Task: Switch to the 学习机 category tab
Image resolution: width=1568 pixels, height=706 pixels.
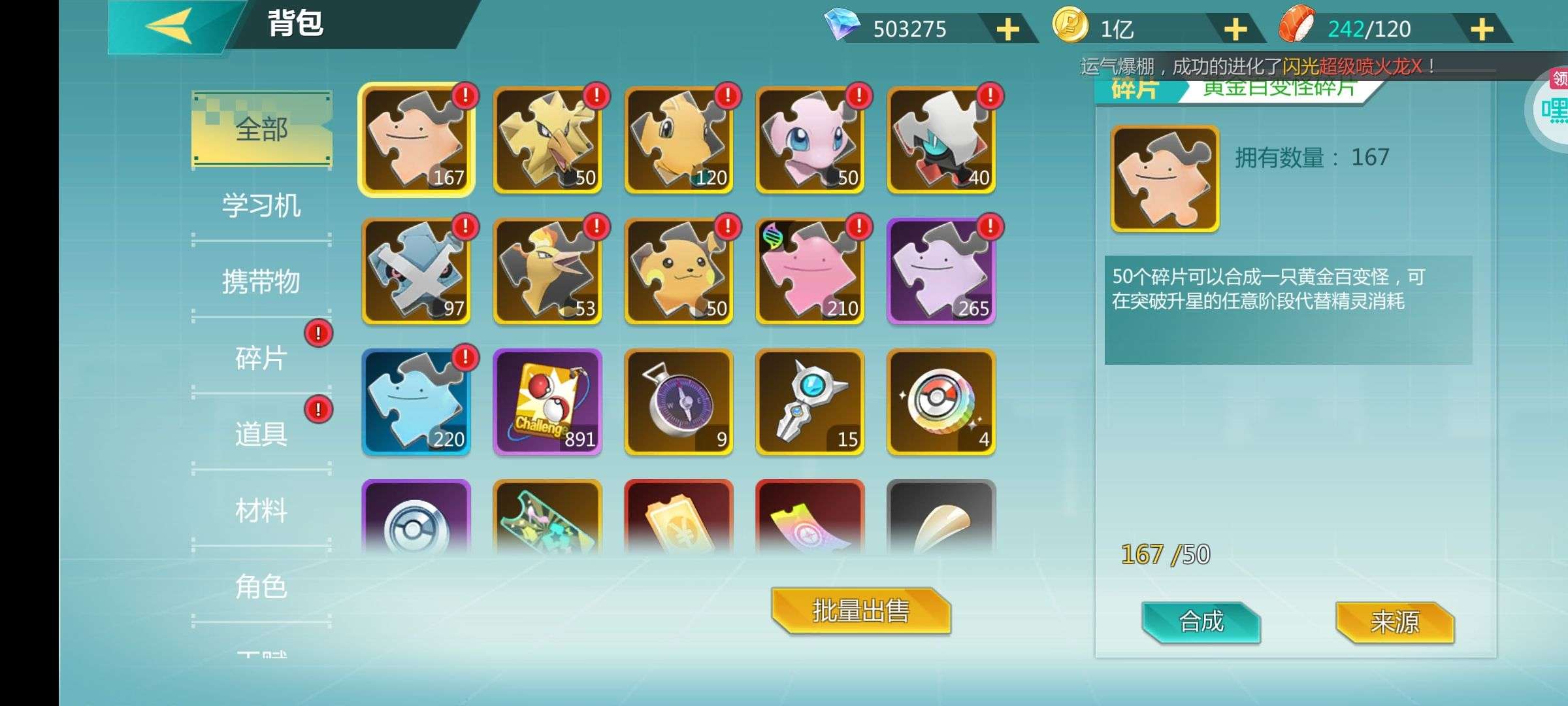Action: pyautogui.click(x=261, y=206)
